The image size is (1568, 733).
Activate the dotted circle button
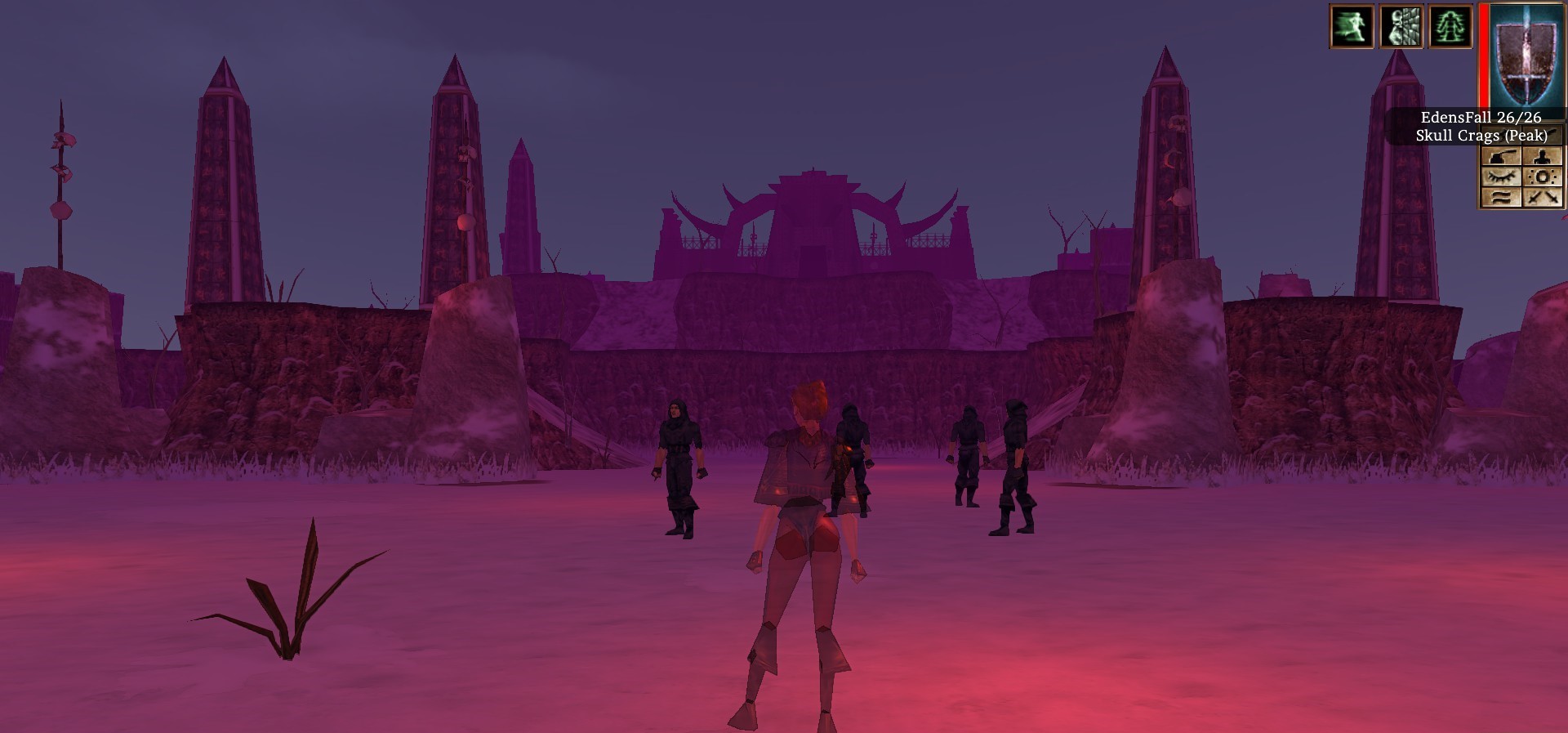click(1542, 177)
